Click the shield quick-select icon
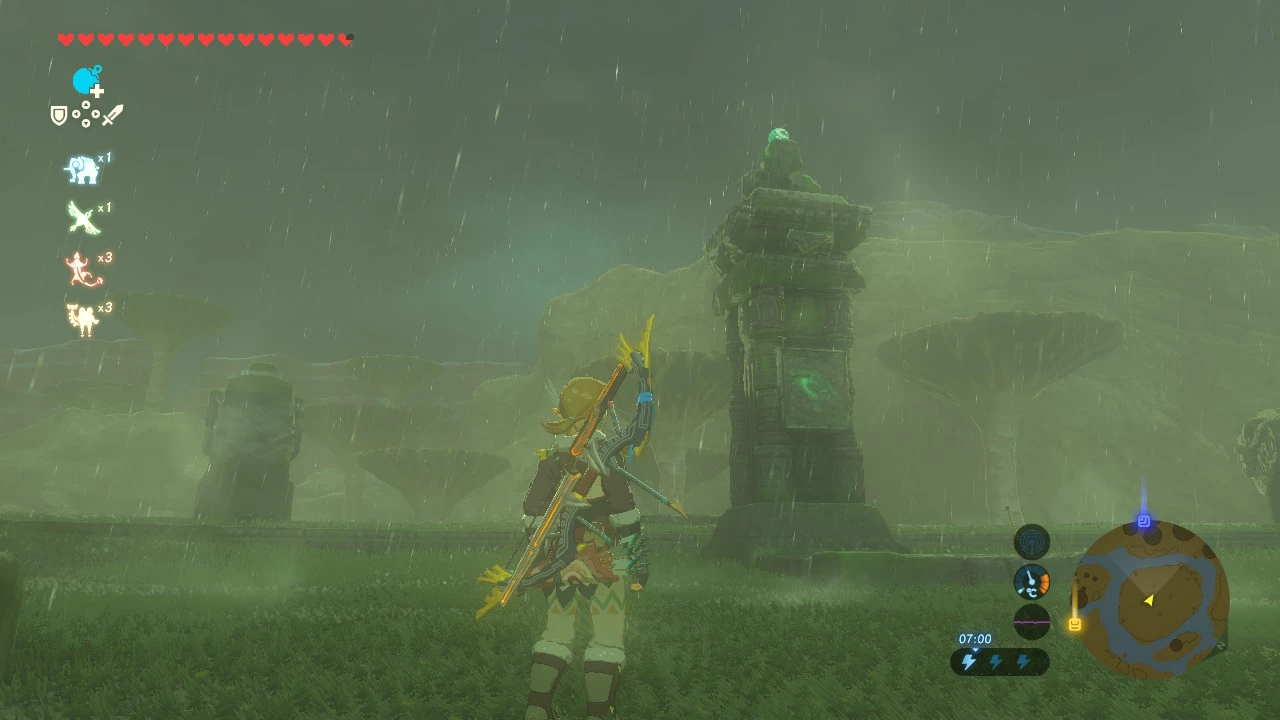1280x720 pixels. coord(59,116)
